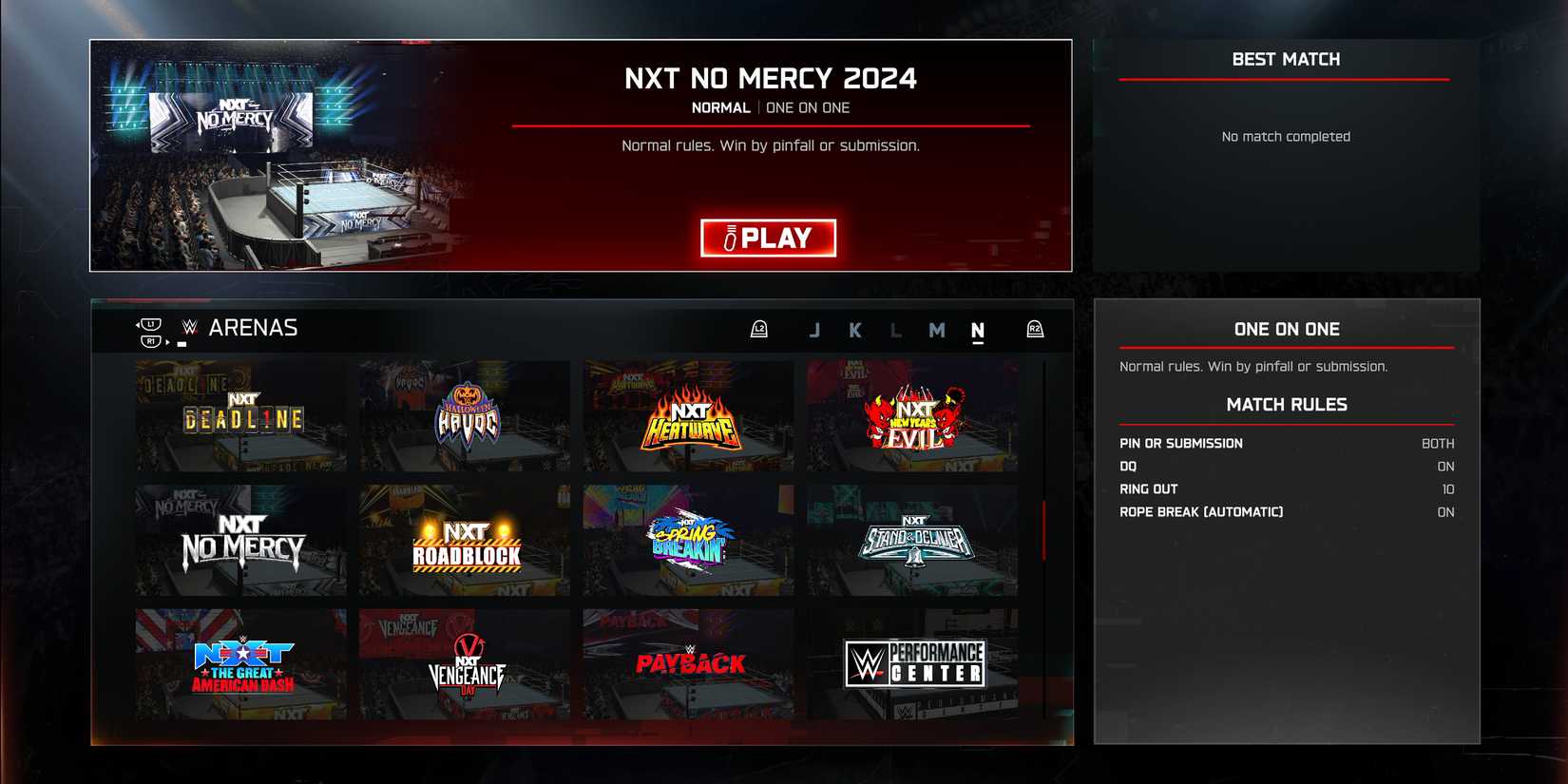Switch to the M letter tab

pos(937,330)
